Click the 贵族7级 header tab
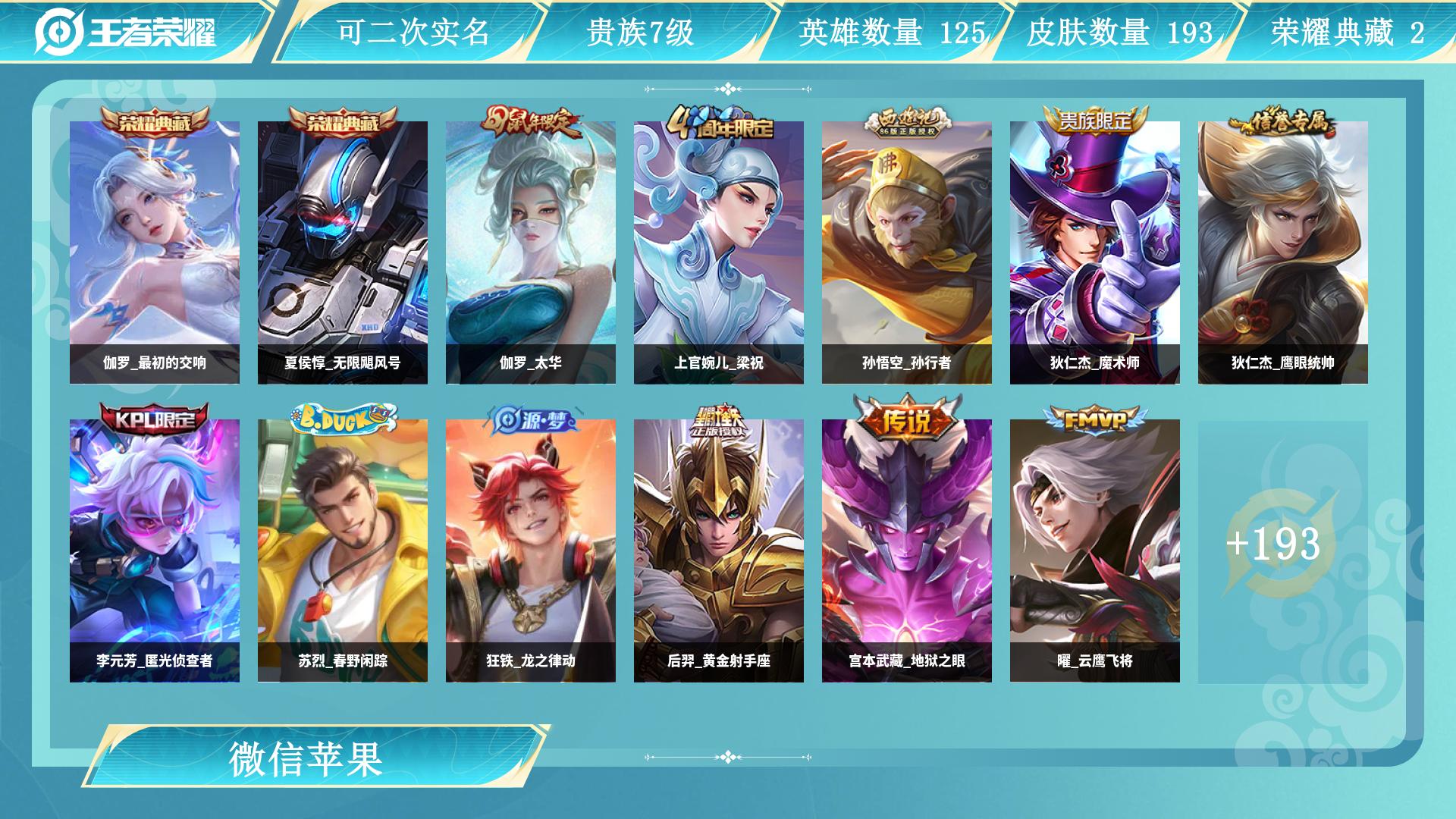This screenshot has width=1456, height=819. pos(640,32)
